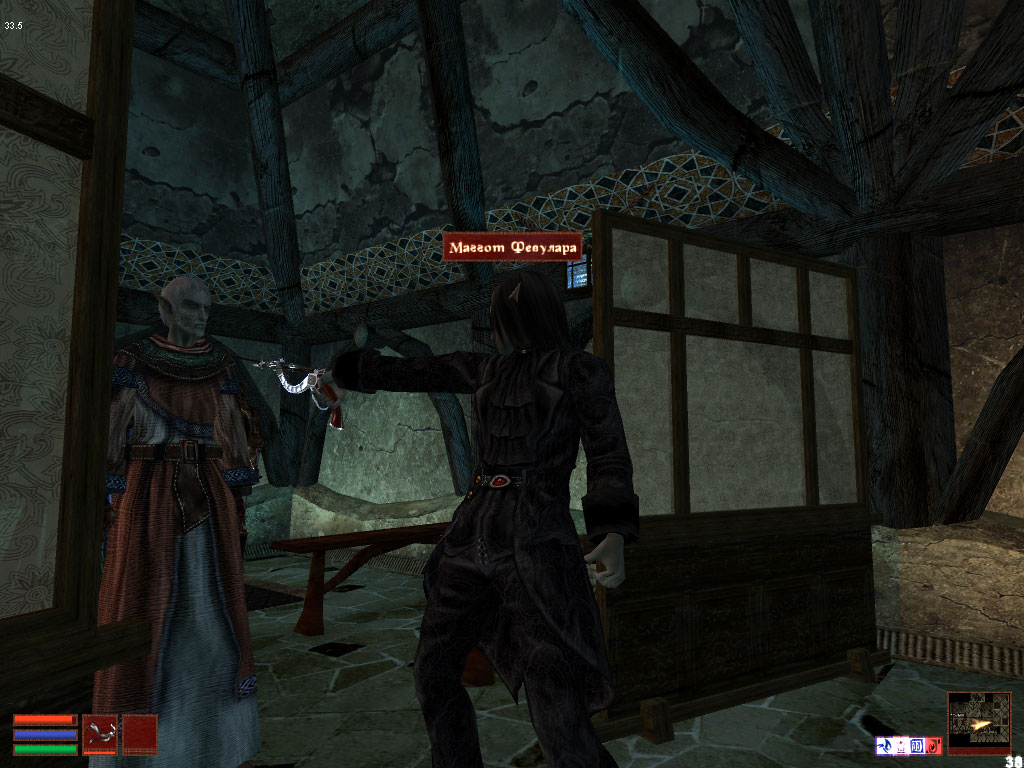The image size is (1024, 768).
Task: Inspect the blue double-rectangle active effect icon
Action: click(917, 745)
